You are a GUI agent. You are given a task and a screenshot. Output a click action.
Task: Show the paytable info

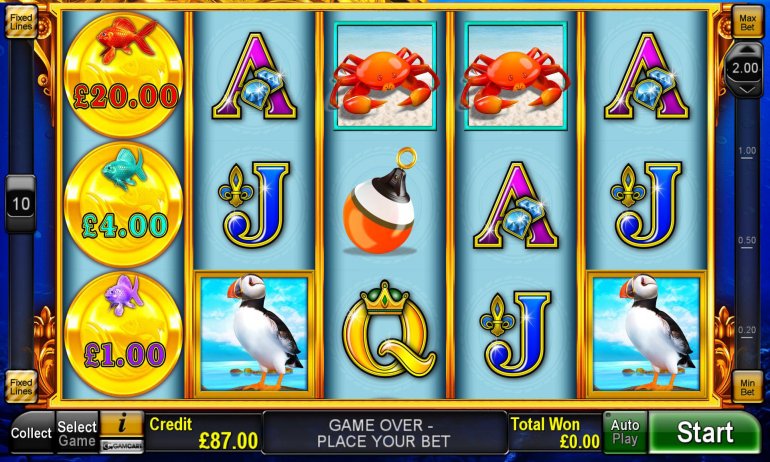coord(122,424)
